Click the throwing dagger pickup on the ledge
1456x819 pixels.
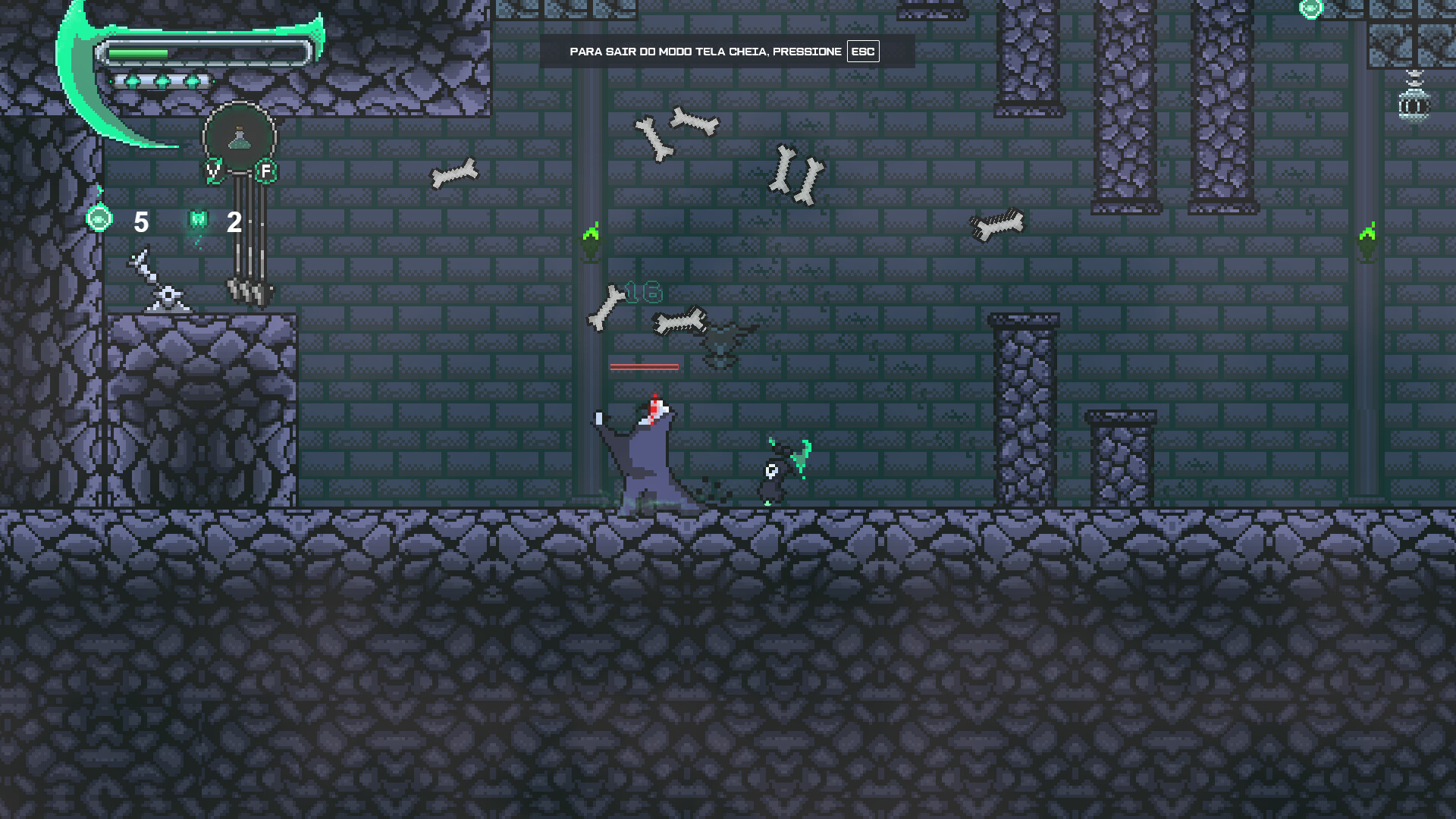pyautogui.click(x=155, y=281)
